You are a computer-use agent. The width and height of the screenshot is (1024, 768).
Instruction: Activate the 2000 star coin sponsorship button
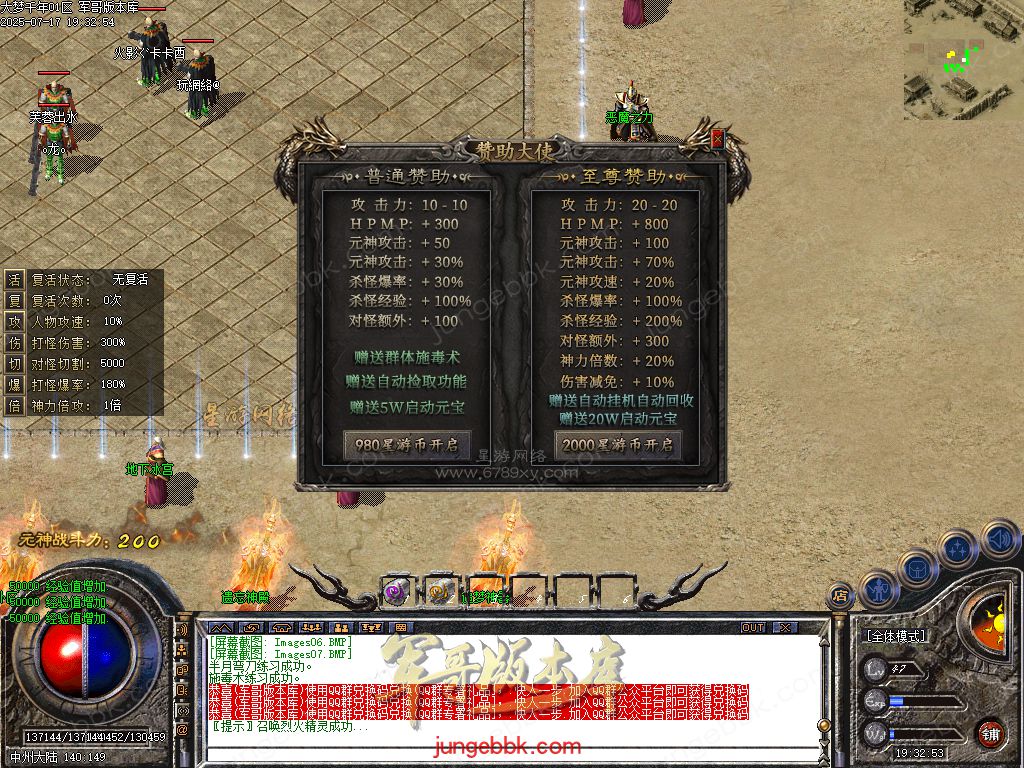pos(618,444)
